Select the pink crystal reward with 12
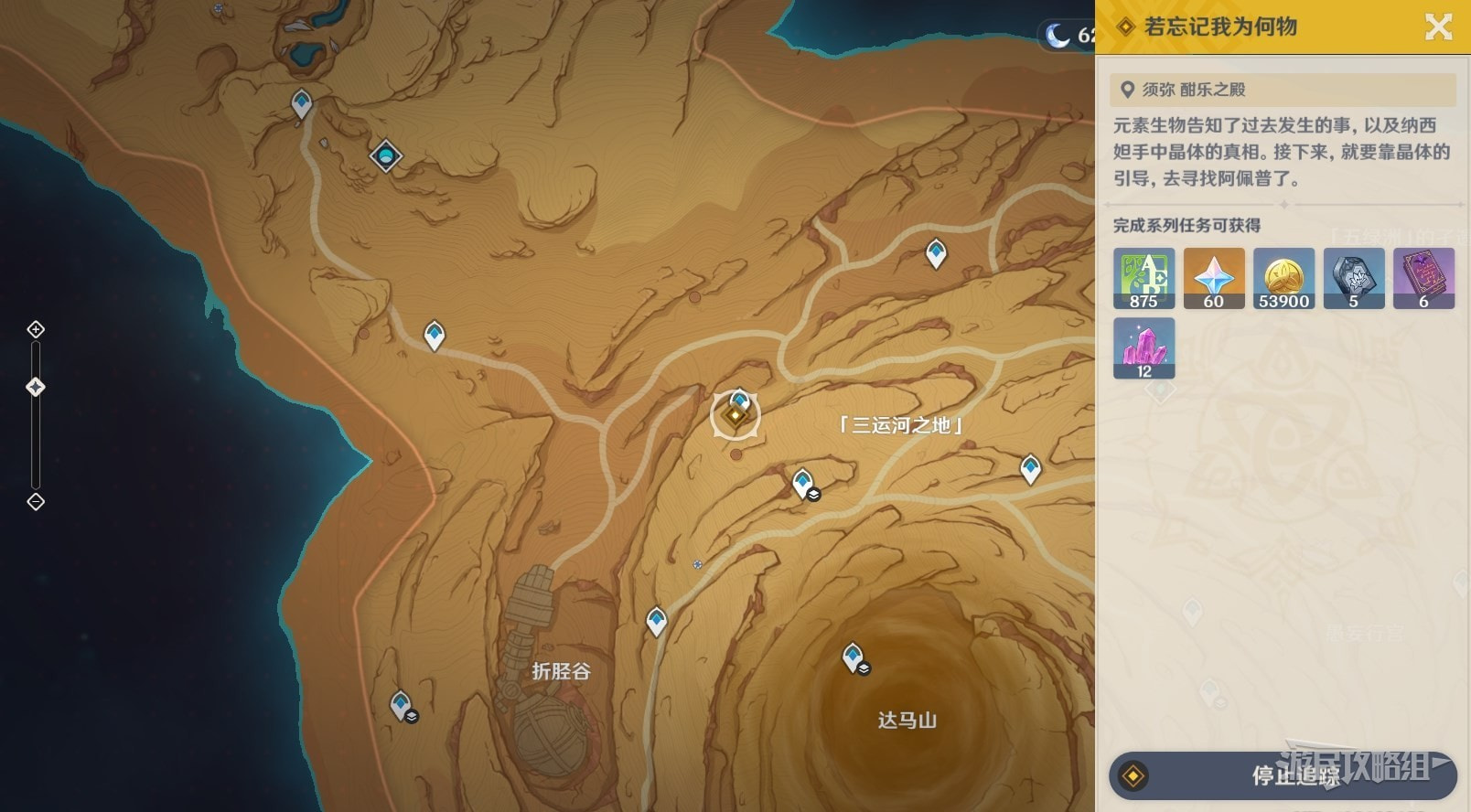 pyautogui.click(x=1144, y=348)
